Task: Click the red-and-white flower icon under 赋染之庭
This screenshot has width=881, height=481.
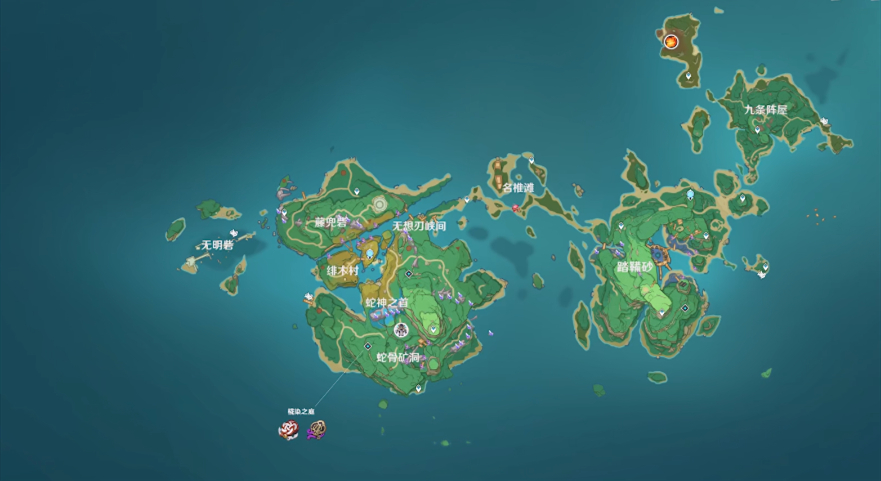Action: pyautogui.click(x=289, y=430)
